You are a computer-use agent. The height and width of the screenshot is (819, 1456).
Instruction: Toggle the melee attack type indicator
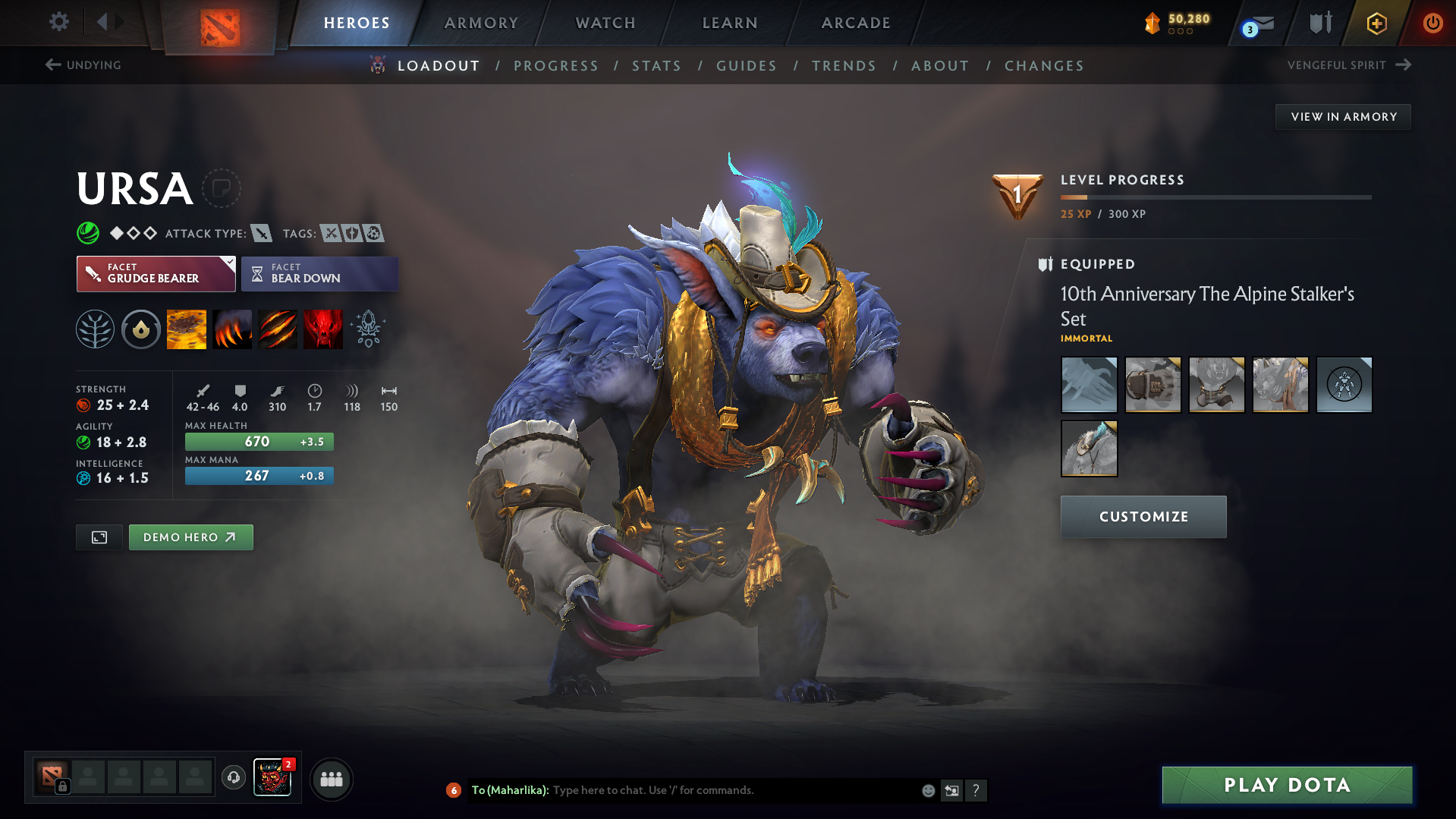[262, 234]
